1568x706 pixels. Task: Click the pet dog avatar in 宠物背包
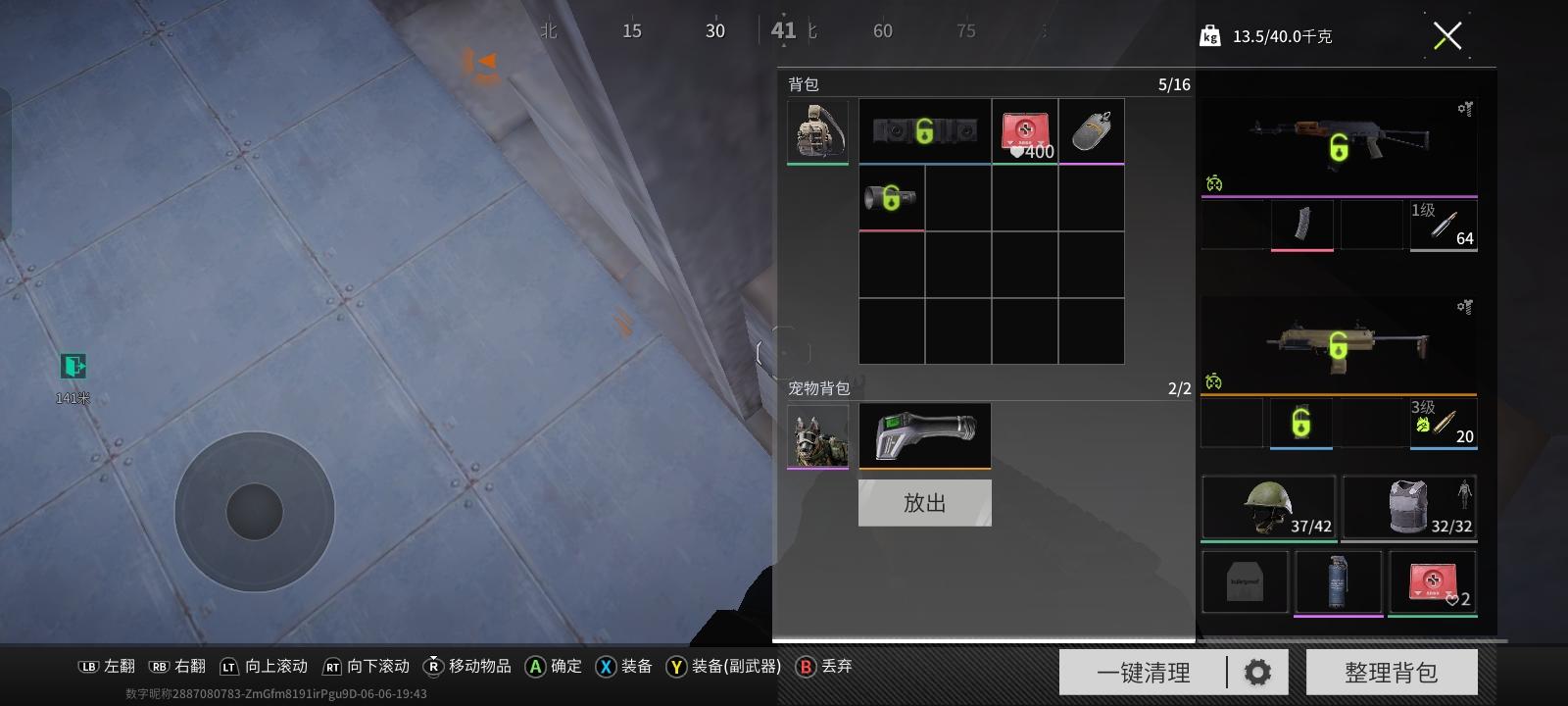click(x=818, y=435)
